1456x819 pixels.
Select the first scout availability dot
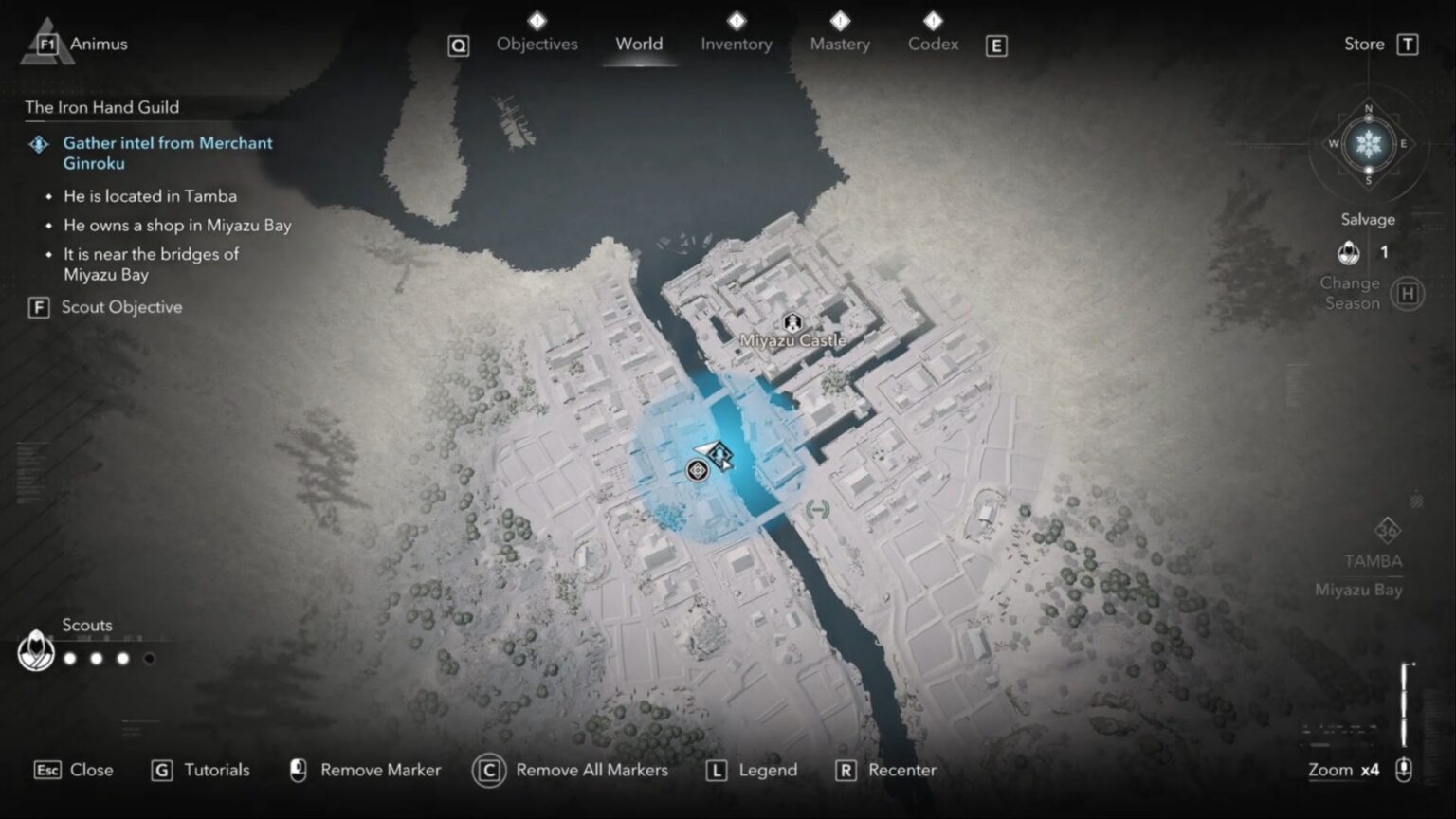click(x=70, y=658)
